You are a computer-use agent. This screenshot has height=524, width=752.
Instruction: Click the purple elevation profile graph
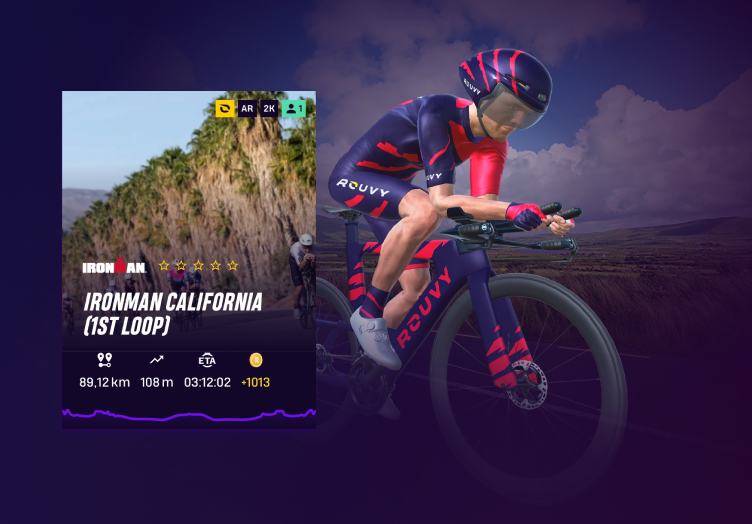(189, 413)
